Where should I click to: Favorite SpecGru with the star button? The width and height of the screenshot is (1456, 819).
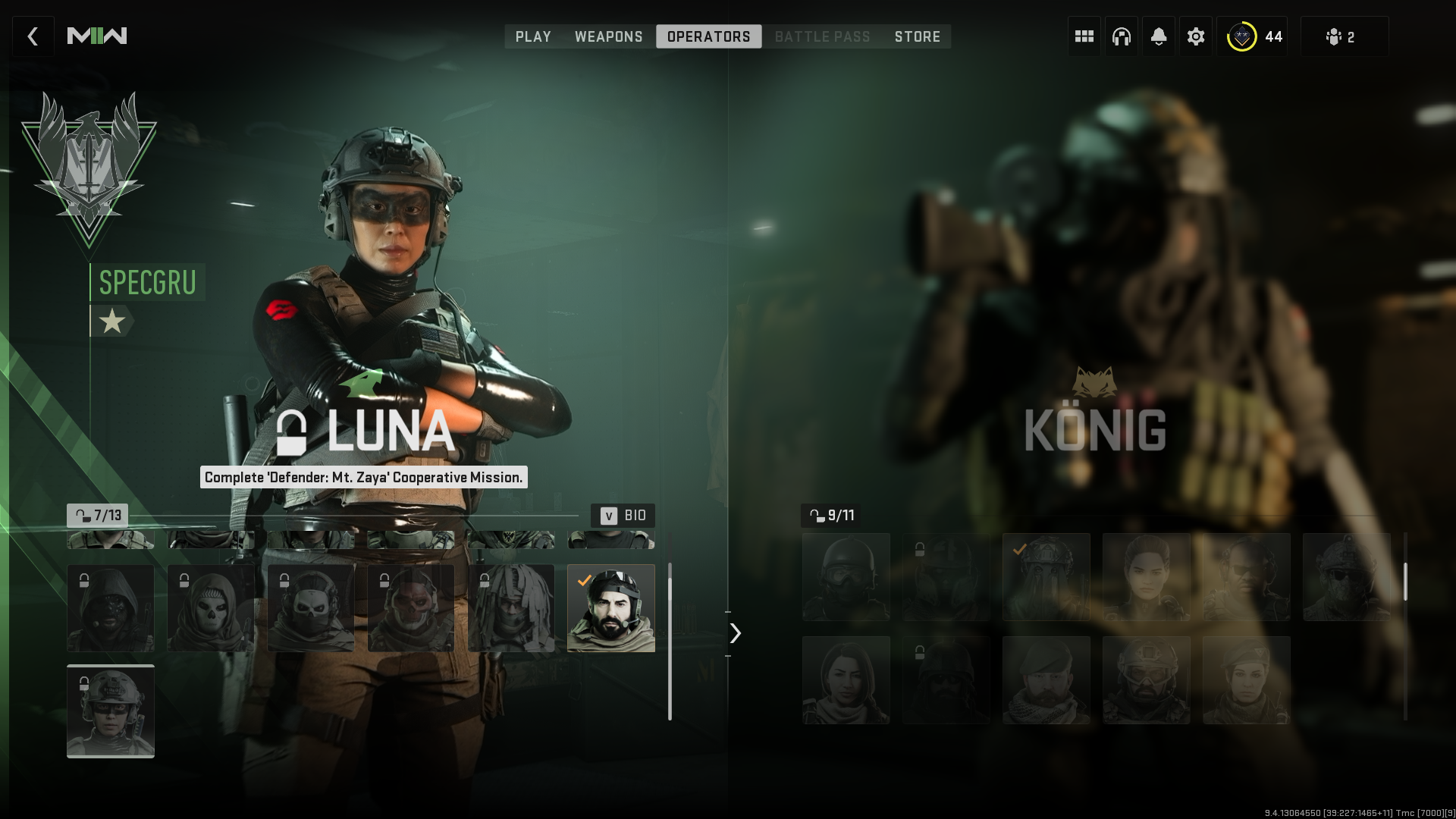112,322
